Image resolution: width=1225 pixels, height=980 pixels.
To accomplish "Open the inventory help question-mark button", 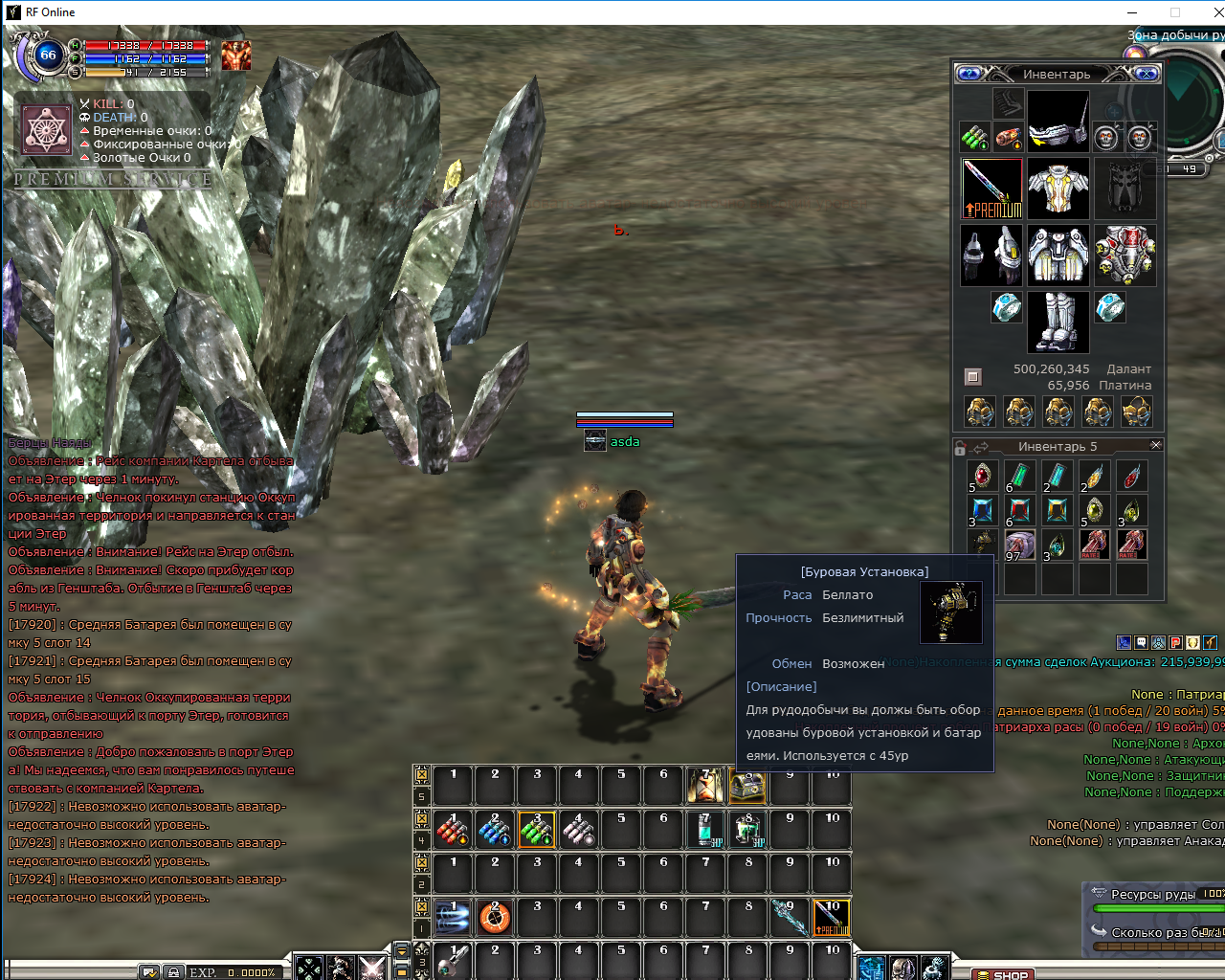I will tap(969, 74).
